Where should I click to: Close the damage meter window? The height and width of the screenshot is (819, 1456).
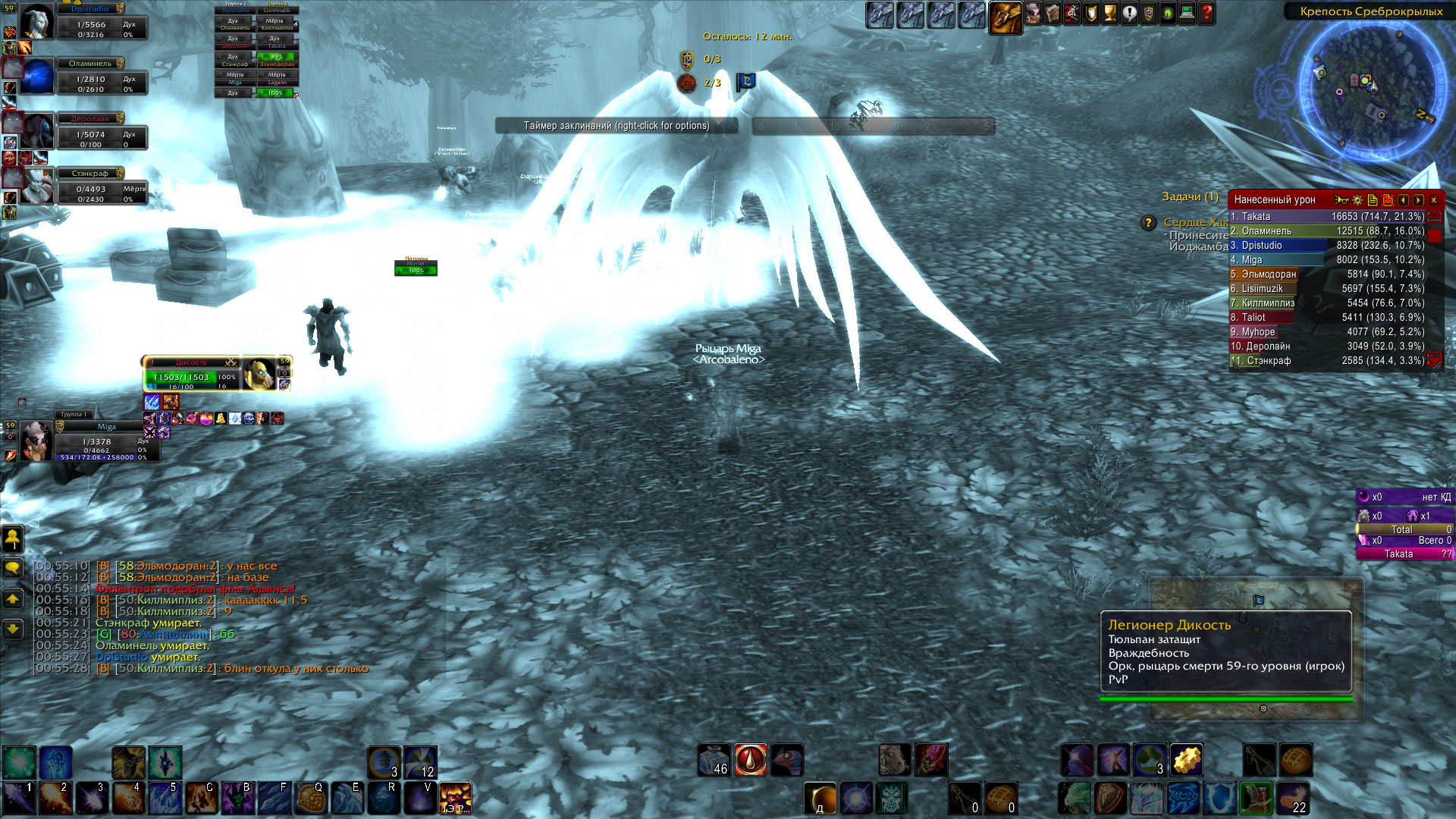(1433, 200)
